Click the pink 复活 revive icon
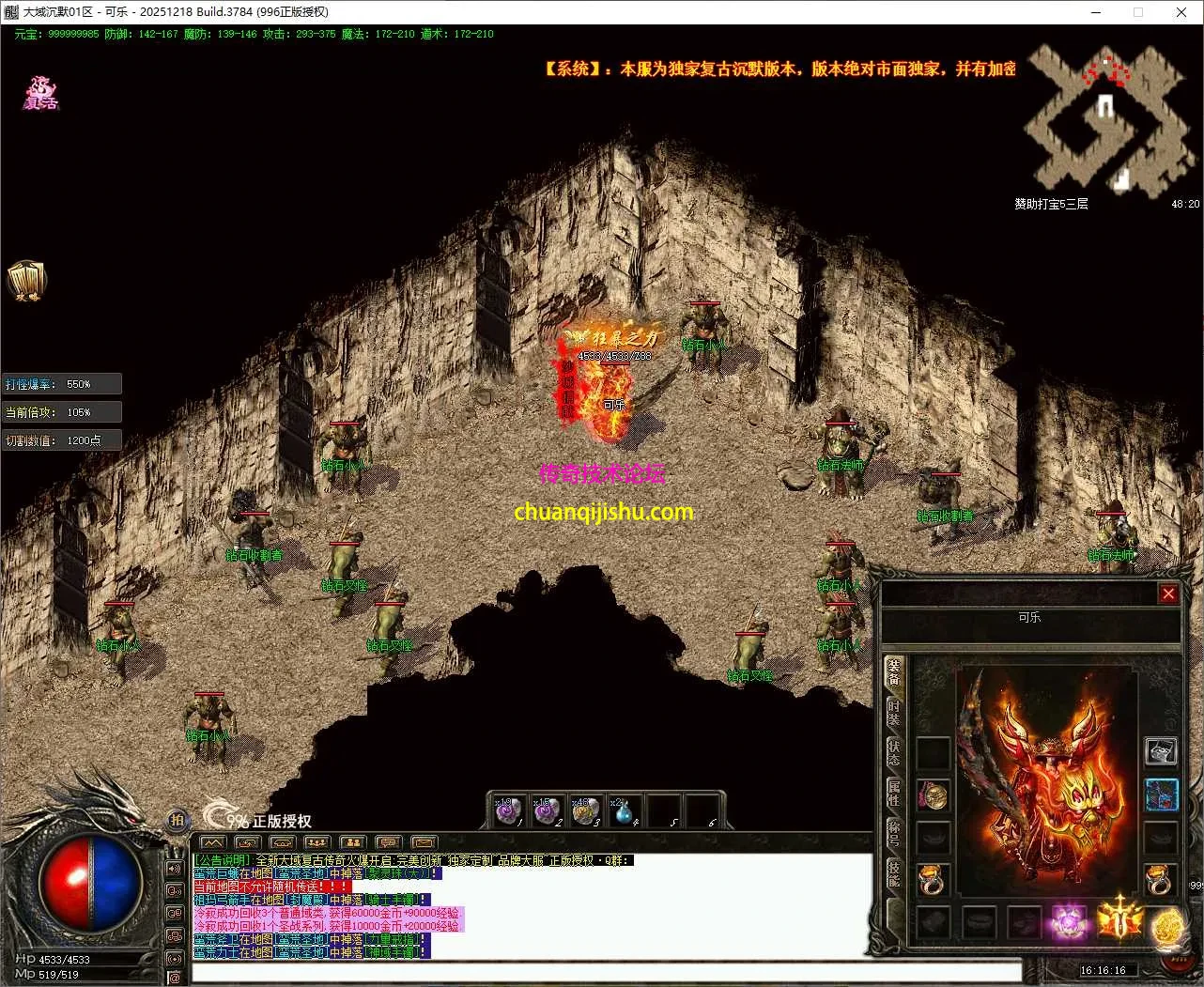Image resolution: width=1204 pixels, height=987 pixels. point(41,94)
